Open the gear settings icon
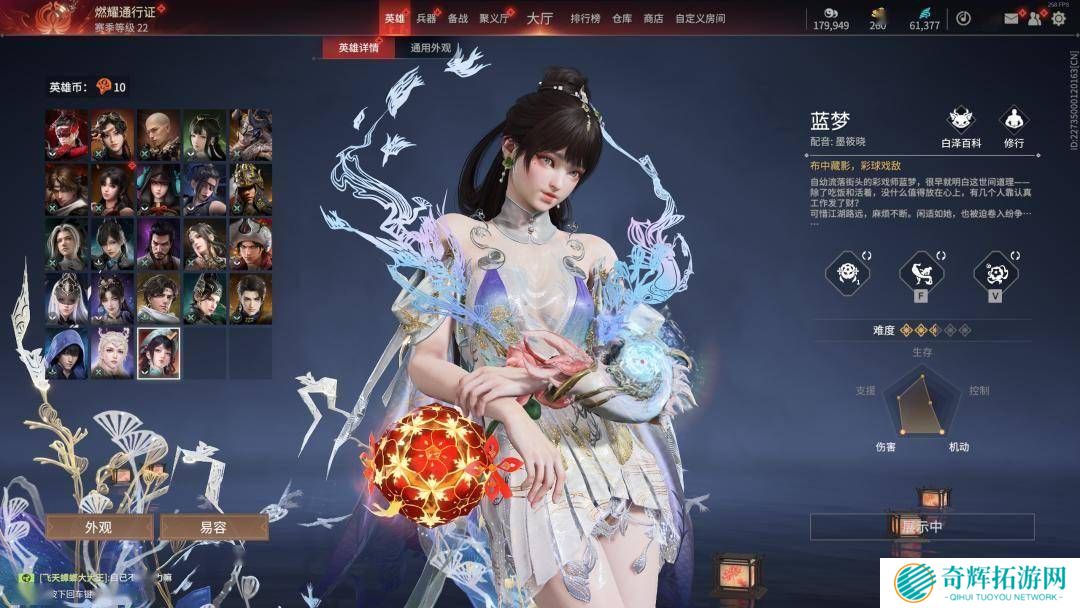This screenshot has height=608, width=1080. [x=1058, y=18]
